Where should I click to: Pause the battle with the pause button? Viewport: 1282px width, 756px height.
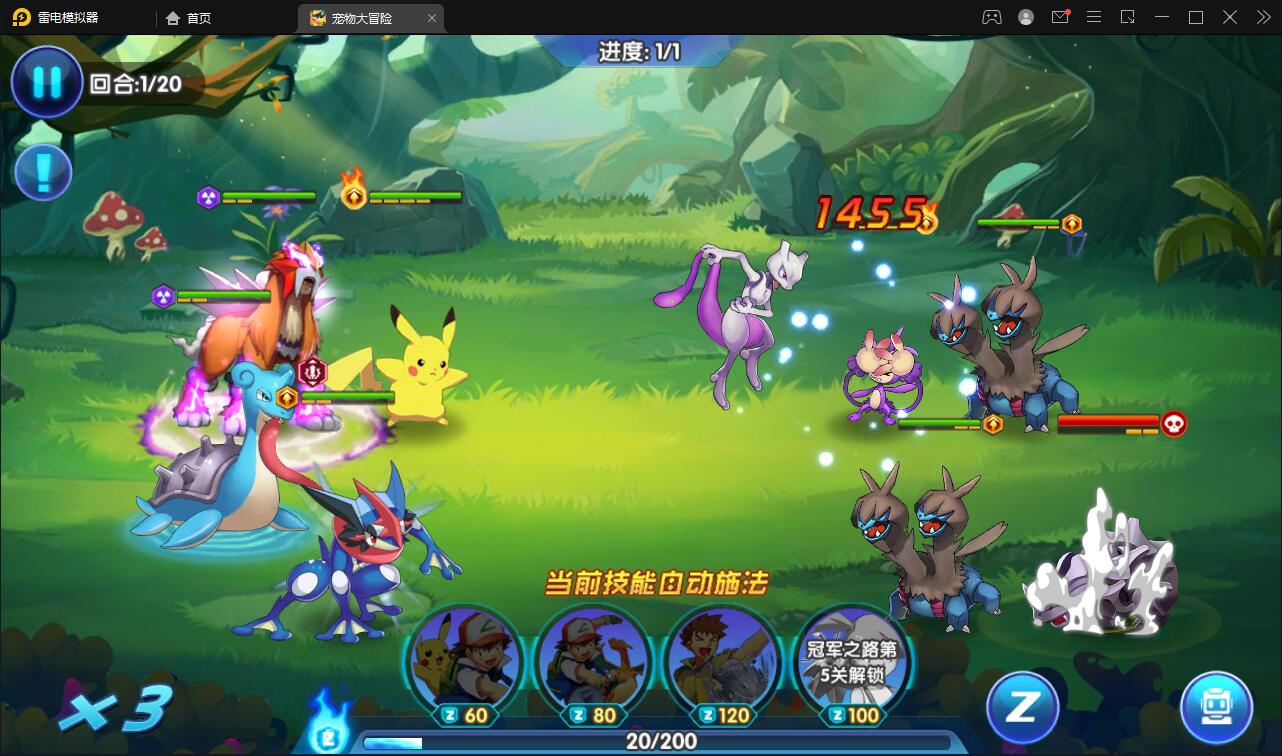[46, 83]
